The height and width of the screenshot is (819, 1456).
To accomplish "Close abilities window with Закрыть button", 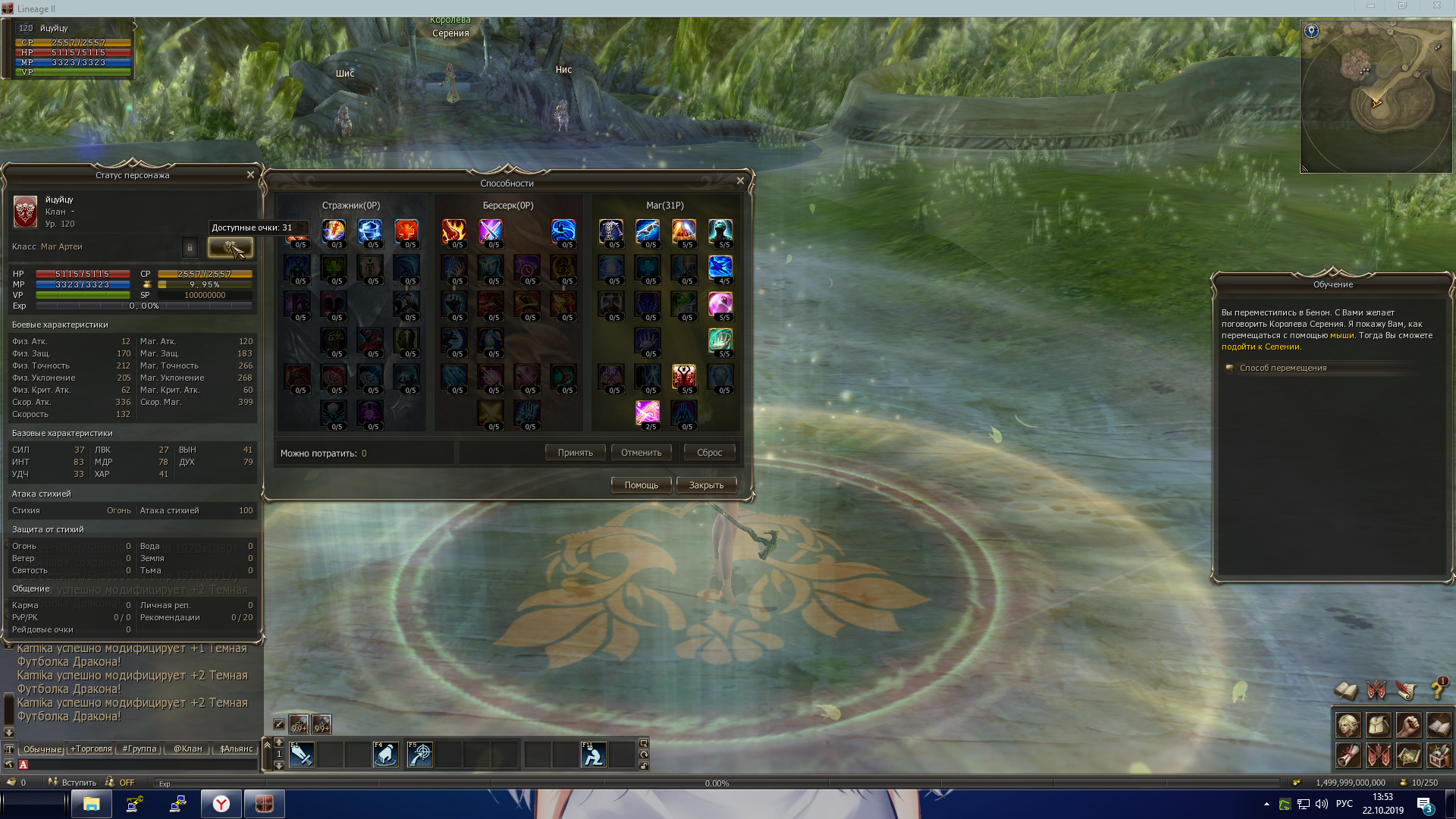I will [x=706, y=485].
